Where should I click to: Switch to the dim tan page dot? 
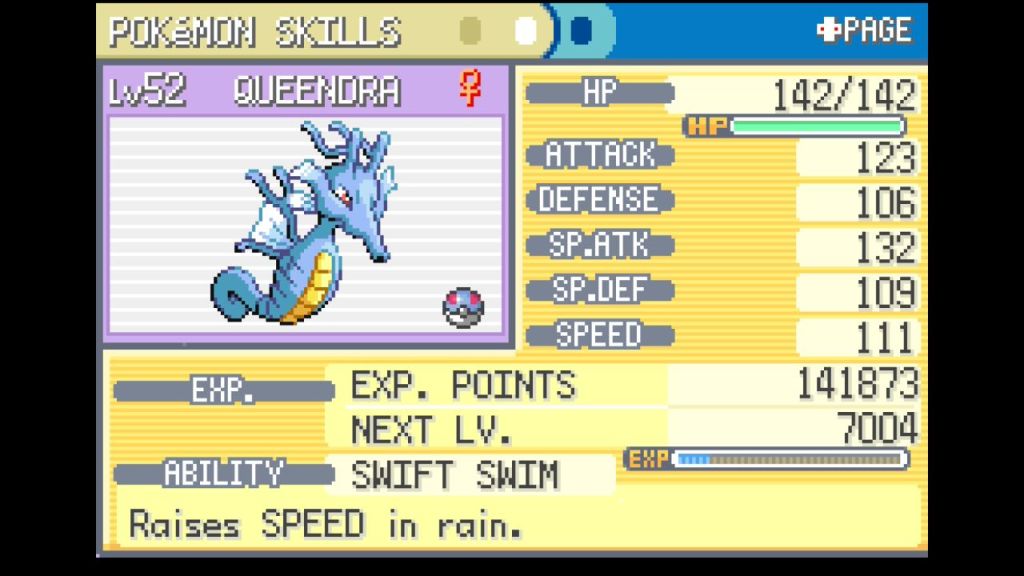[x=470, y=31]
